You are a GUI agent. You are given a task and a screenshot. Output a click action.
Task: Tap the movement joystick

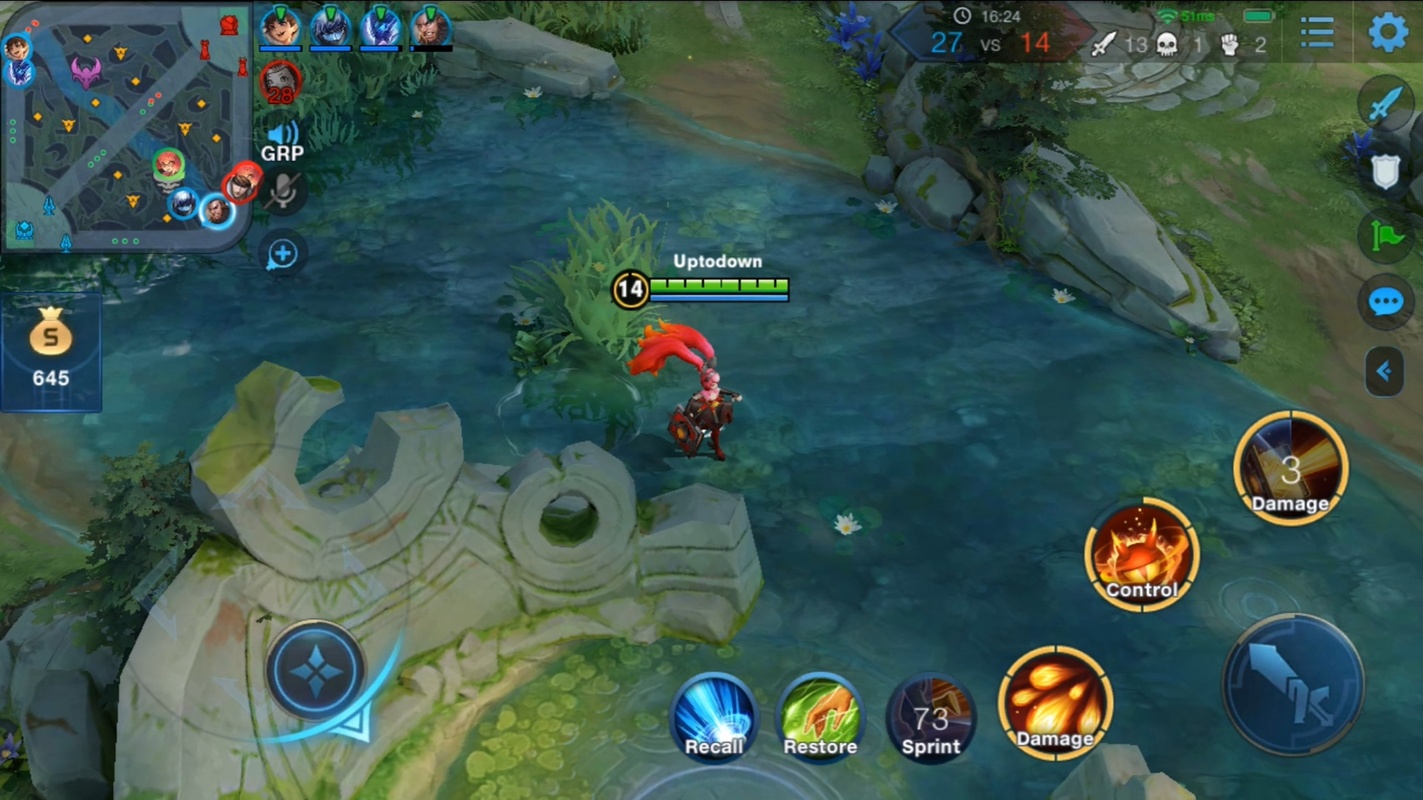pyautogui.click(x=316, y=672)
